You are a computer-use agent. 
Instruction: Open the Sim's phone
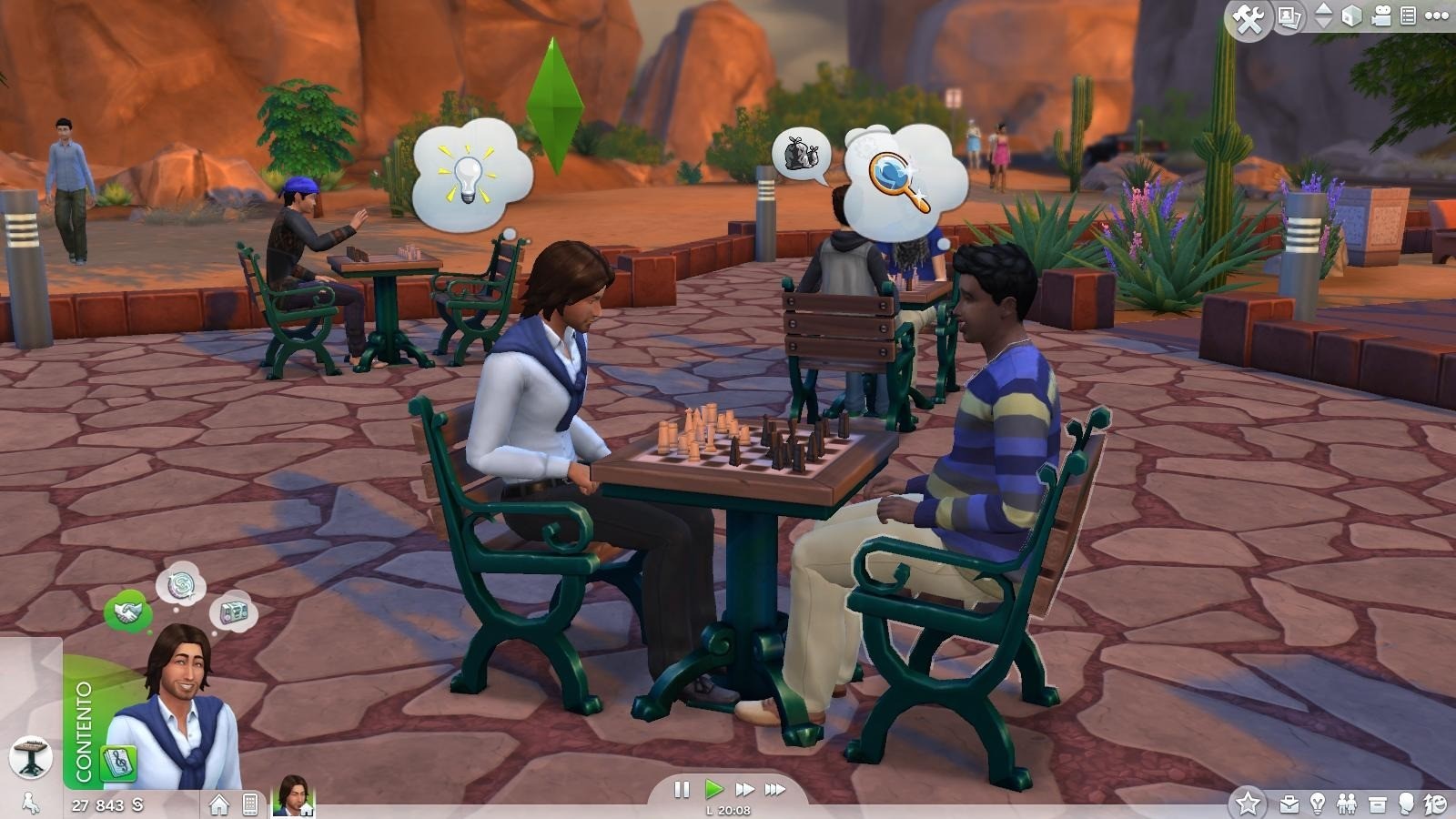click(x=250, y=805)
